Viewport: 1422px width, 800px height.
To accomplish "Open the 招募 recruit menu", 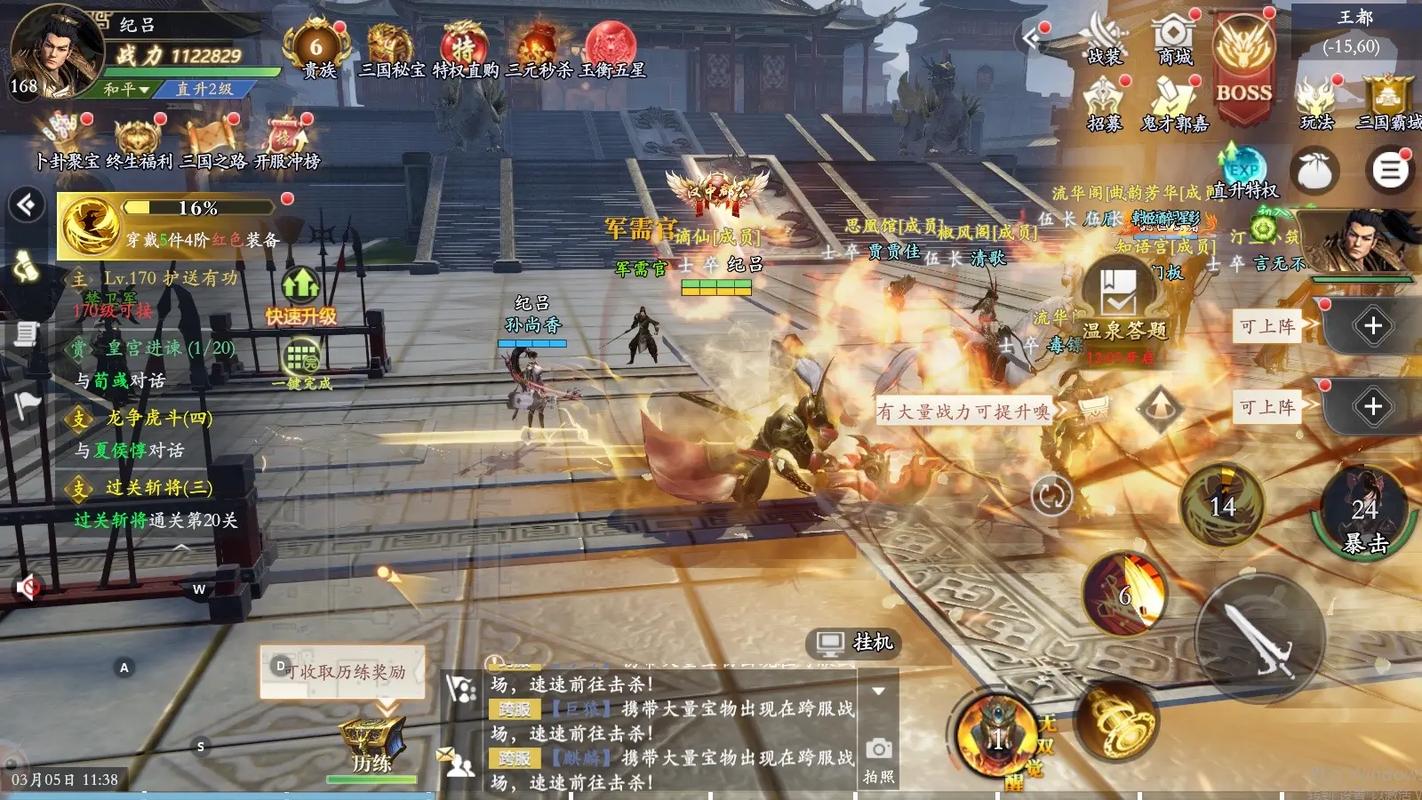I will pos(1105,102).
